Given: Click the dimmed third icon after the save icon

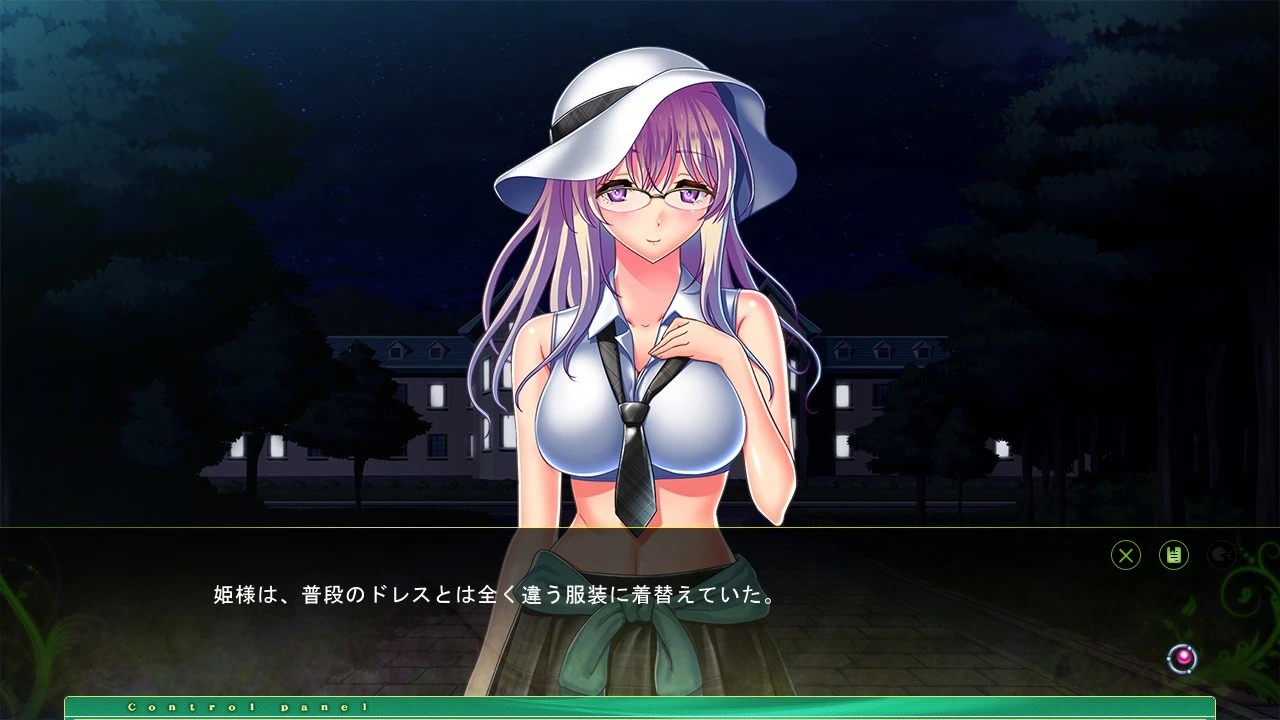Looking at the screenshot, I should [1224, 556].
